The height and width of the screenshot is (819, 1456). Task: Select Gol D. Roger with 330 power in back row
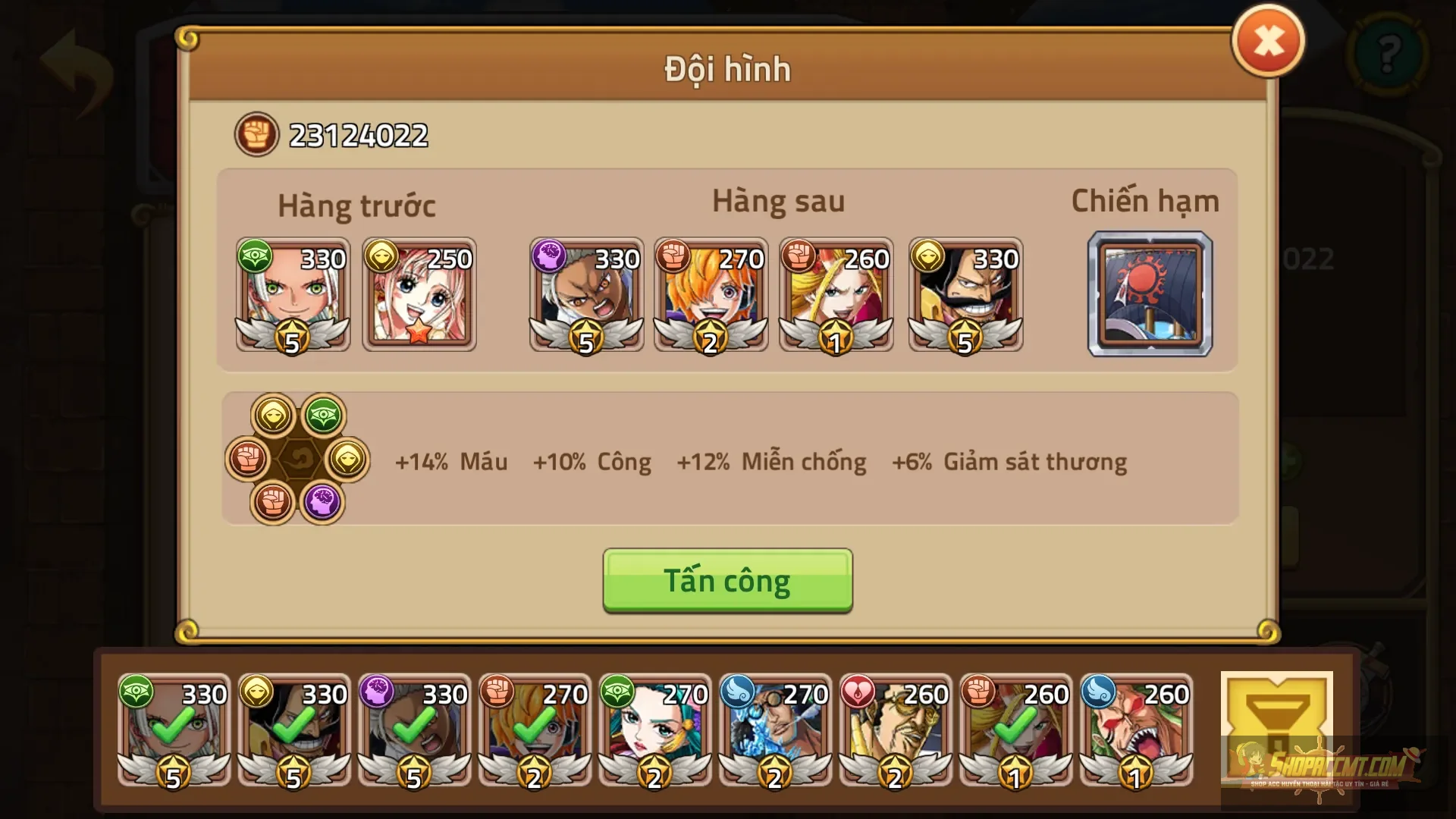pyautogui.click(x=964, y=296)
